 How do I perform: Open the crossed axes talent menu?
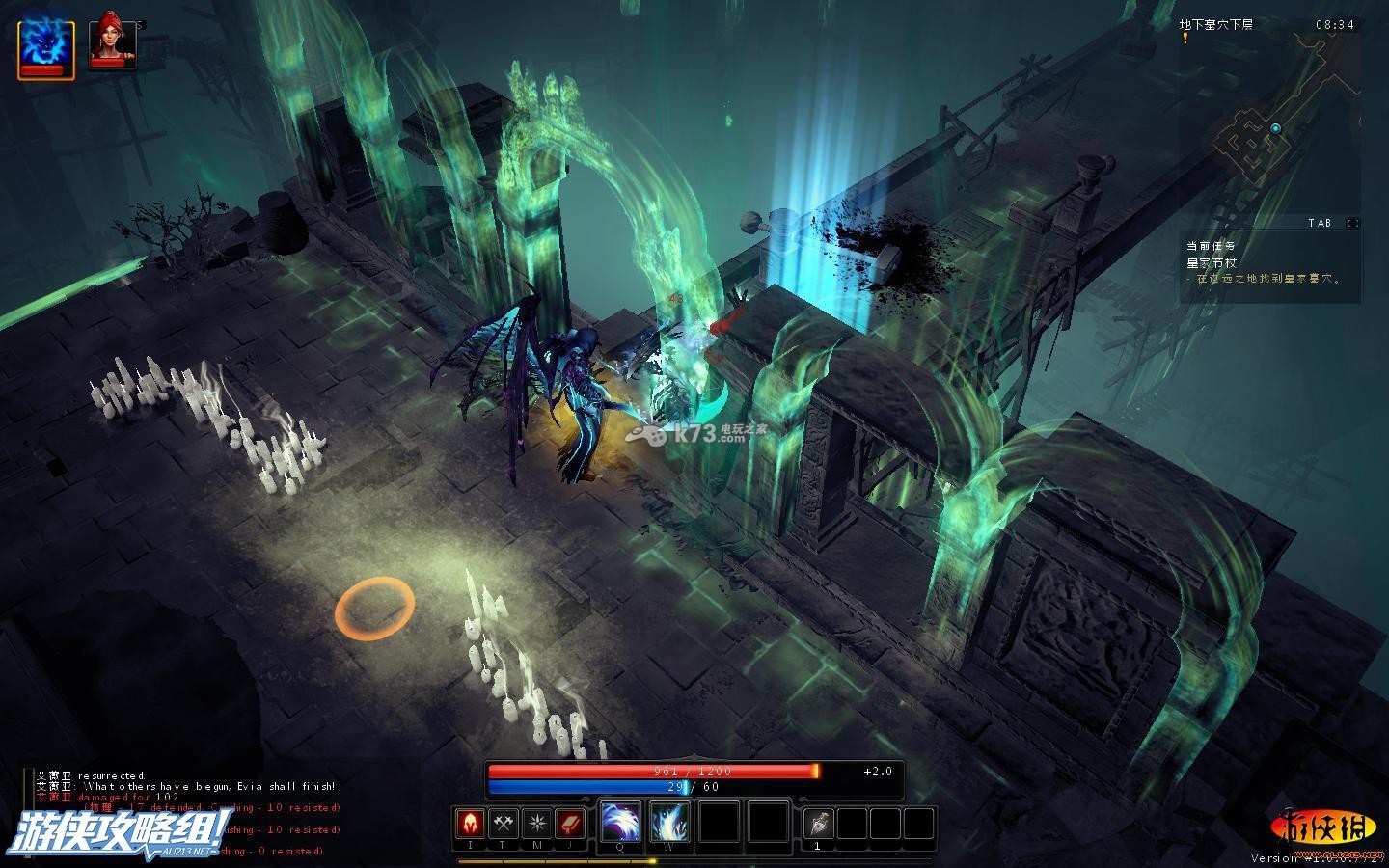click(x=504, y=824)
